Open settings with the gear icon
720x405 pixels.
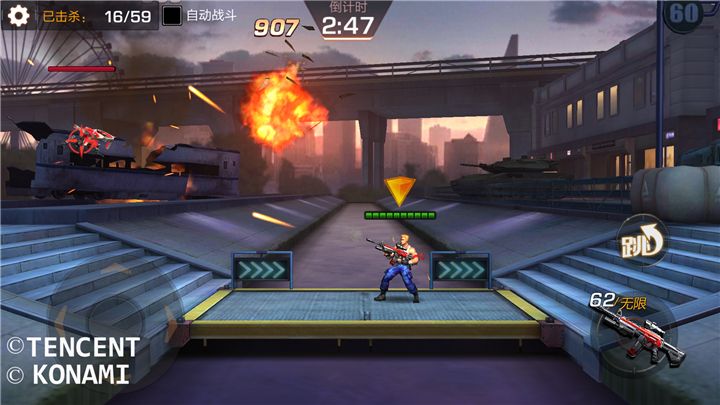click(x=18, y=16)
